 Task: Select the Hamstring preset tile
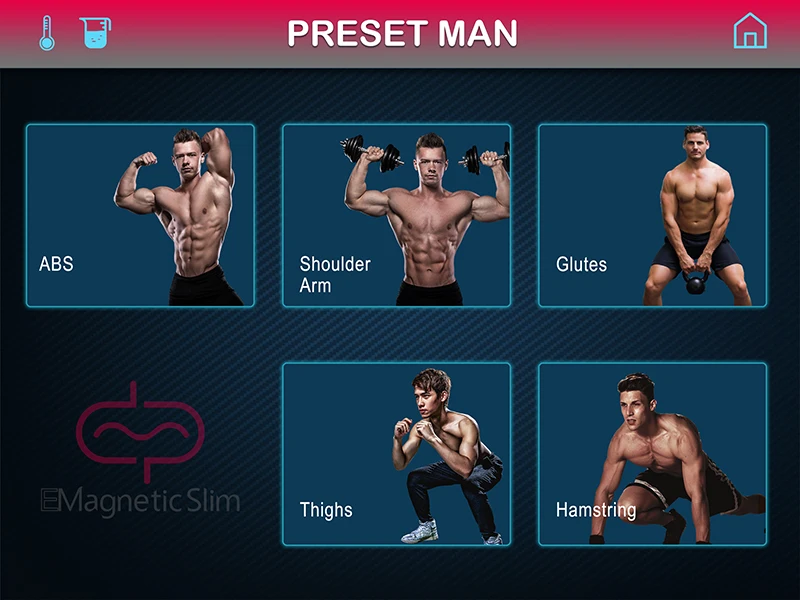coord(652,454)
